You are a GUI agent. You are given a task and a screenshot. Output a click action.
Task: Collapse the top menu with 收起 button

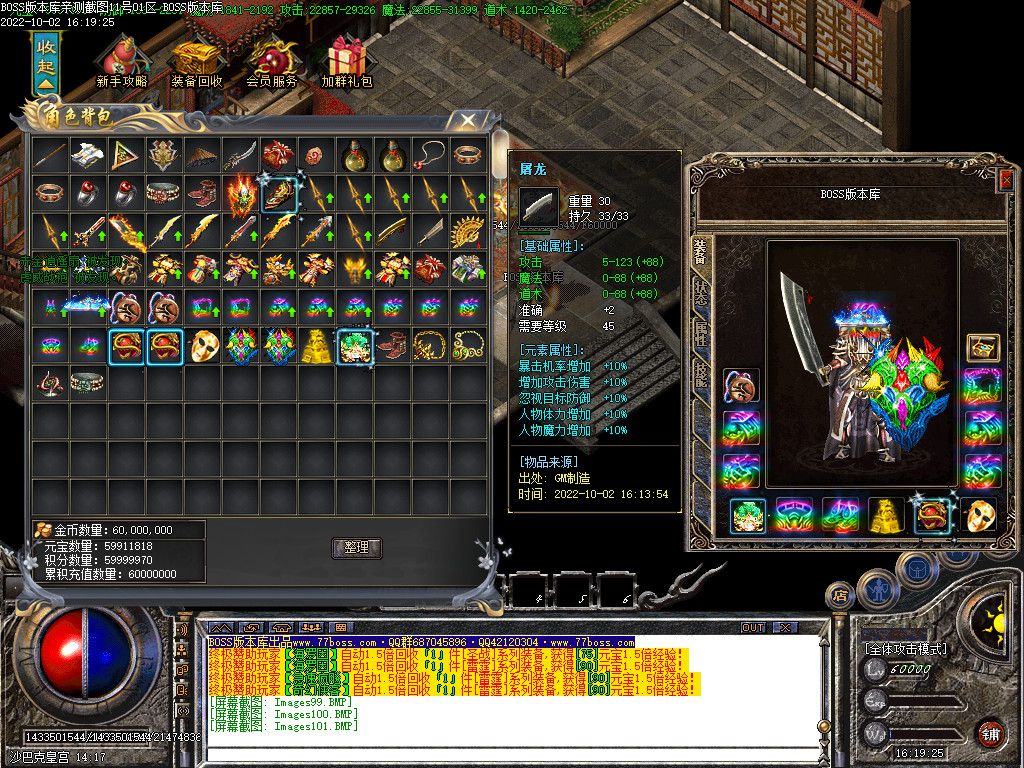(x=46, y=63)
